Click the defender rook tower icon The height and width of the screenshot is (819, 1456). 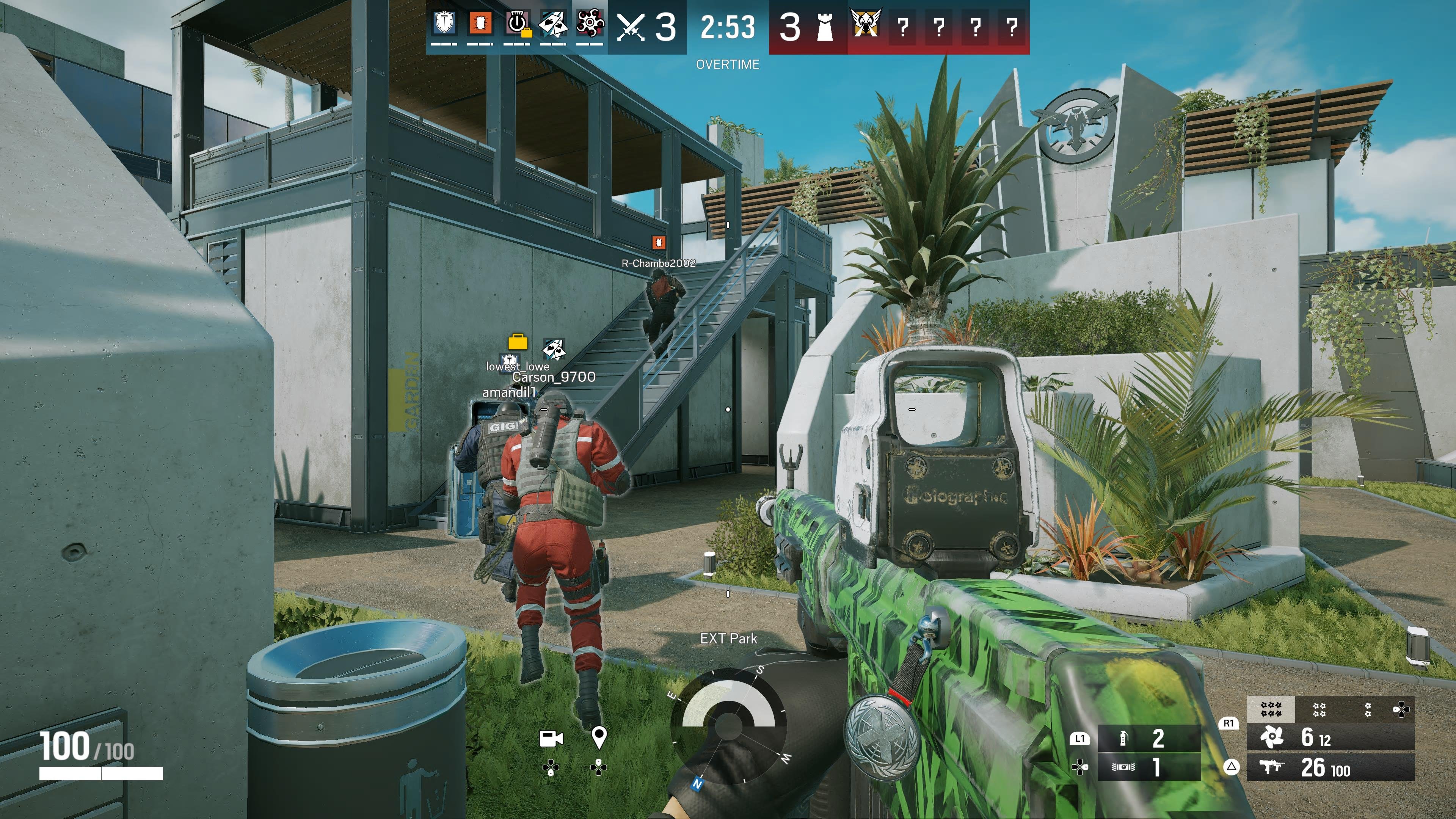click(825, 27)
